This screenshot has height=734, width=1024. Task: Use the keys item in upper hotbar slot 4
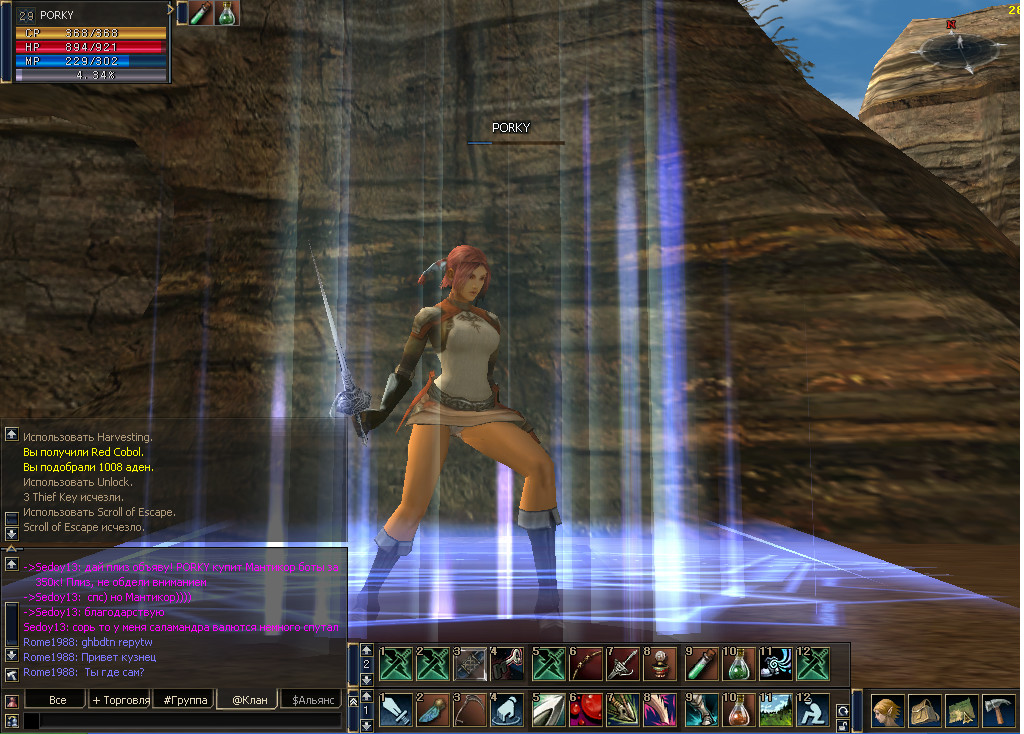[509, 664]
